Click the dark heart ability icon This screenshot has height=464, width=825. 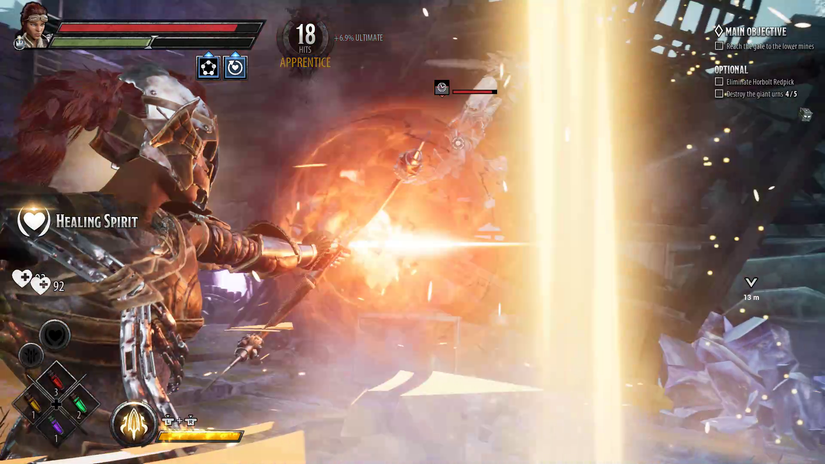[x=55, y=335]
